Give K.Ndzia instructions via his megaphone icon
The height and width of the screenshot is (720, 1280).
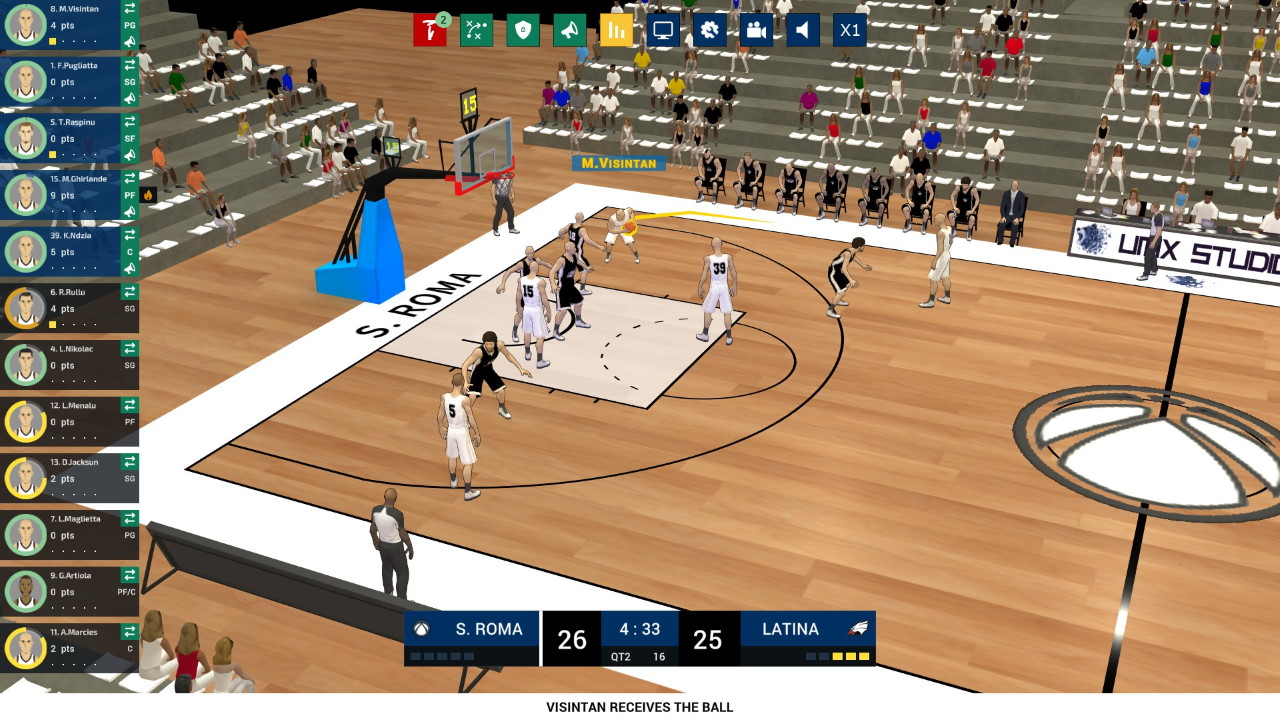pyautogui.click(x=129, y=268)
